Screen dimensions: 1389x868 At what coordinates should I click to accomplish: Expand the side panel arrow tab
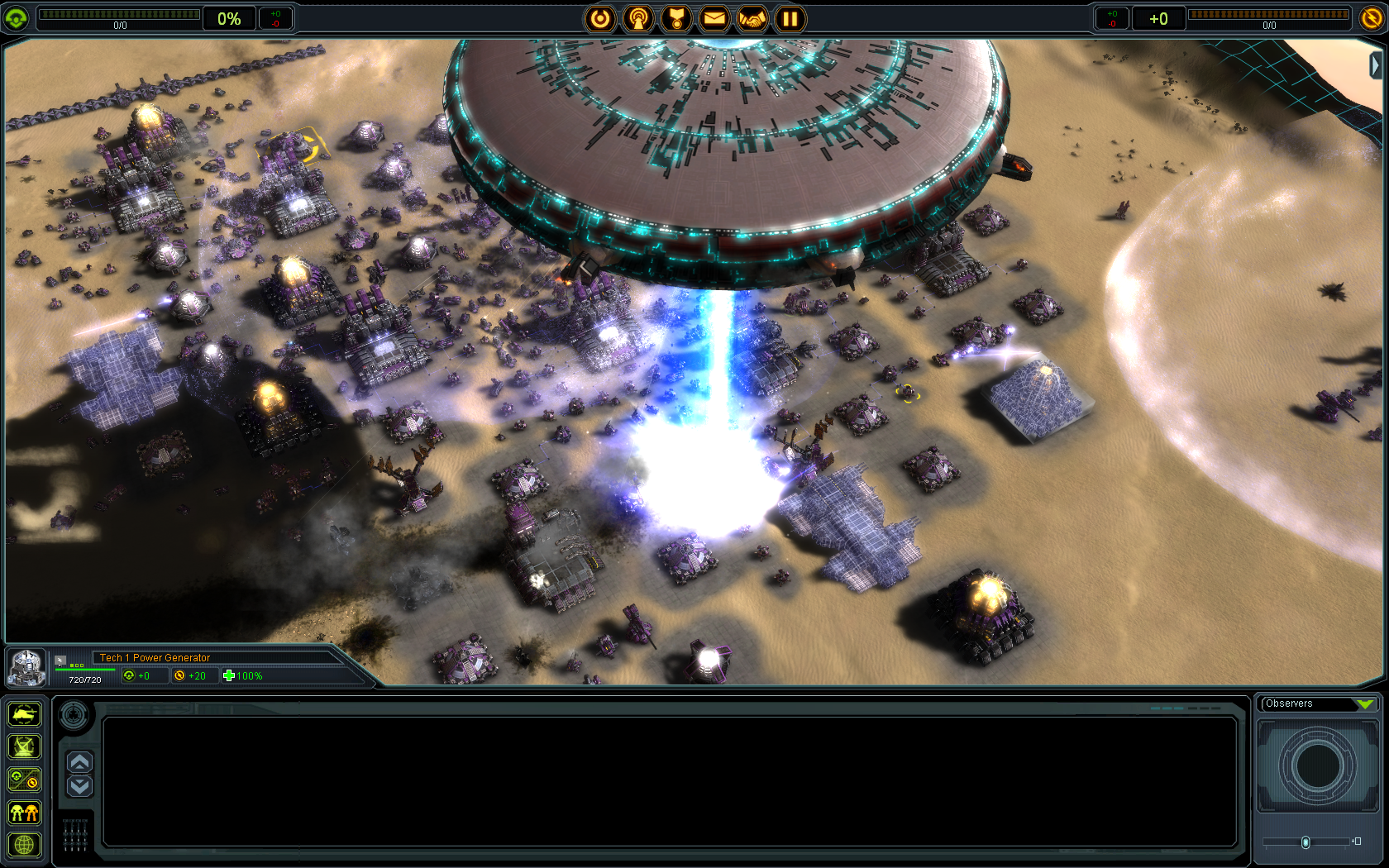[1376, 64]
